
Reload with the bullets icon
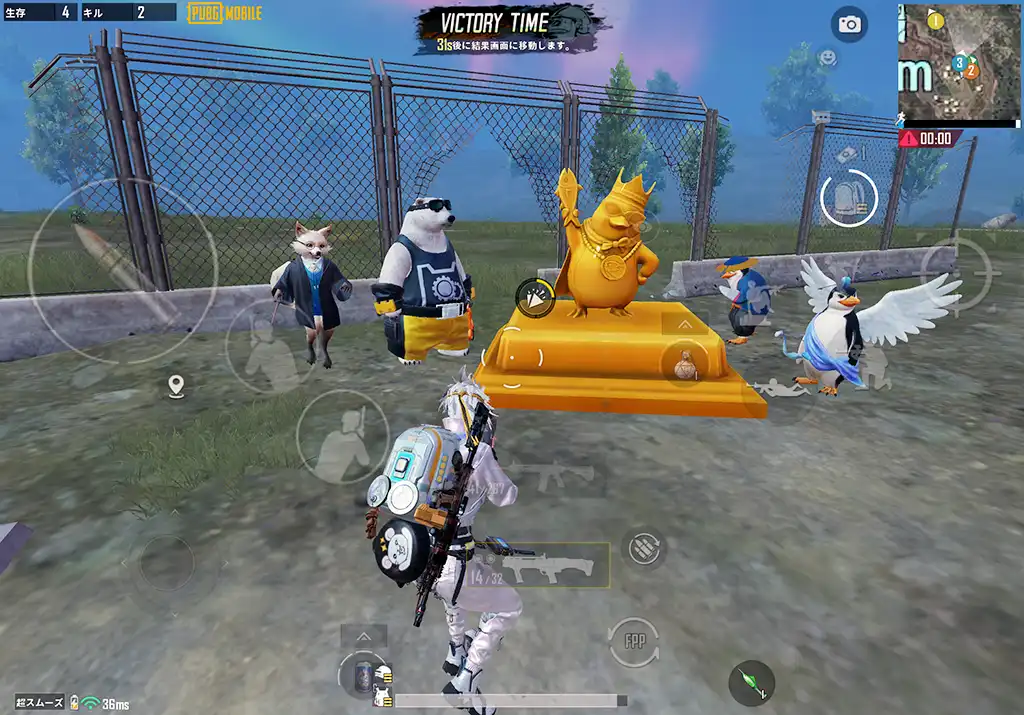pyautogui.click(x=644, y=547)
